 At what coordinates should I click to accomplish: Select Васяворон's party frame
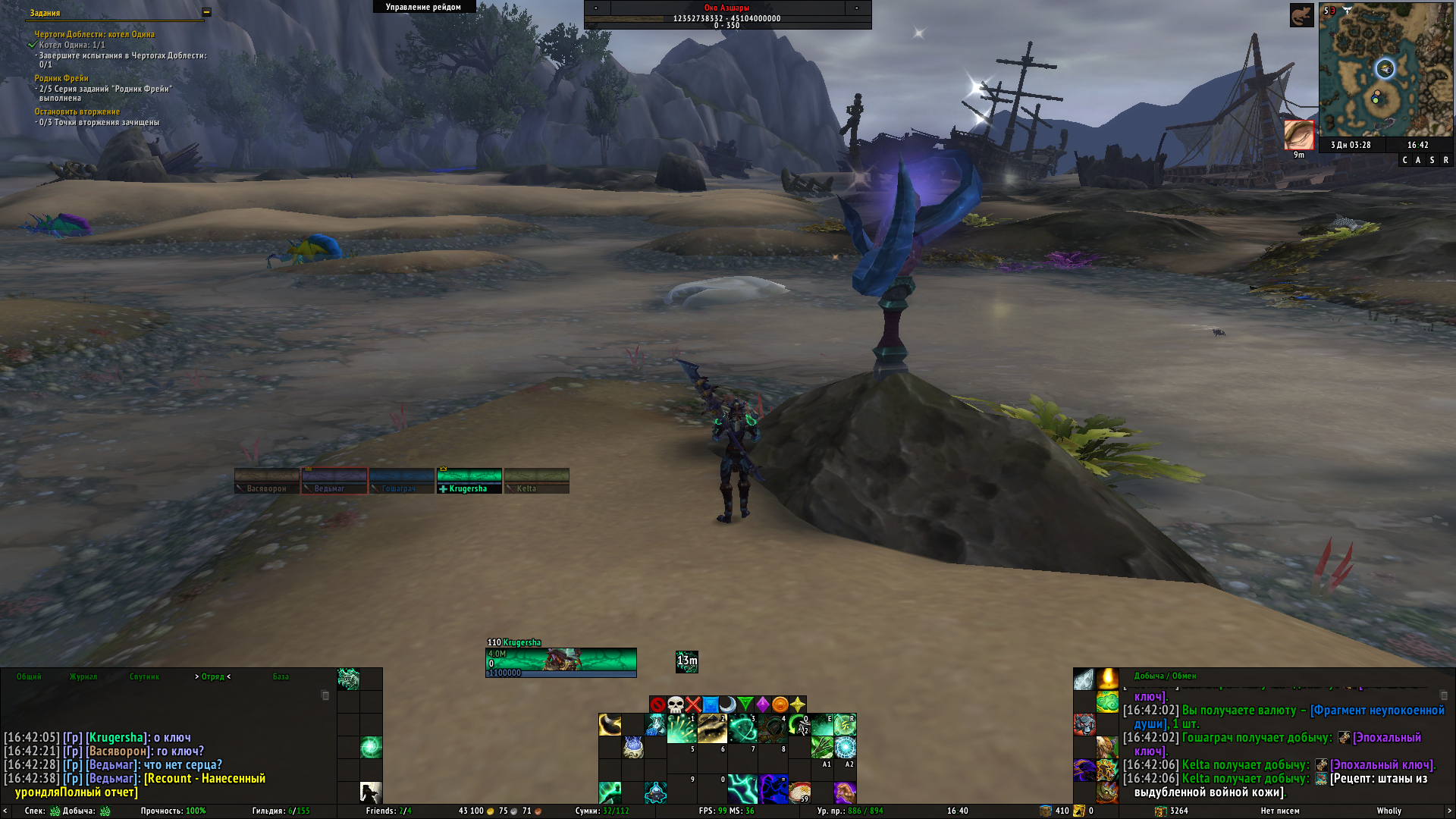pos(266,481)
